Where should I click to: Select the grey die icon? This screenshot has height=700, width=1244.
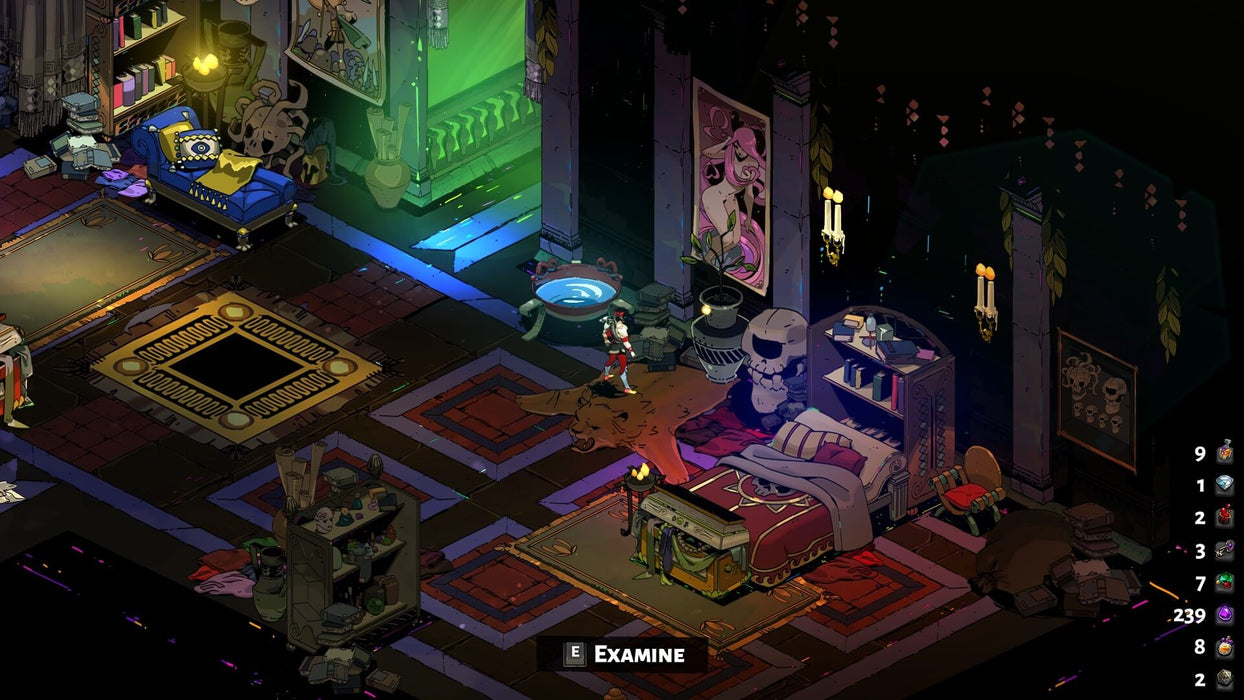[1224, 679]
